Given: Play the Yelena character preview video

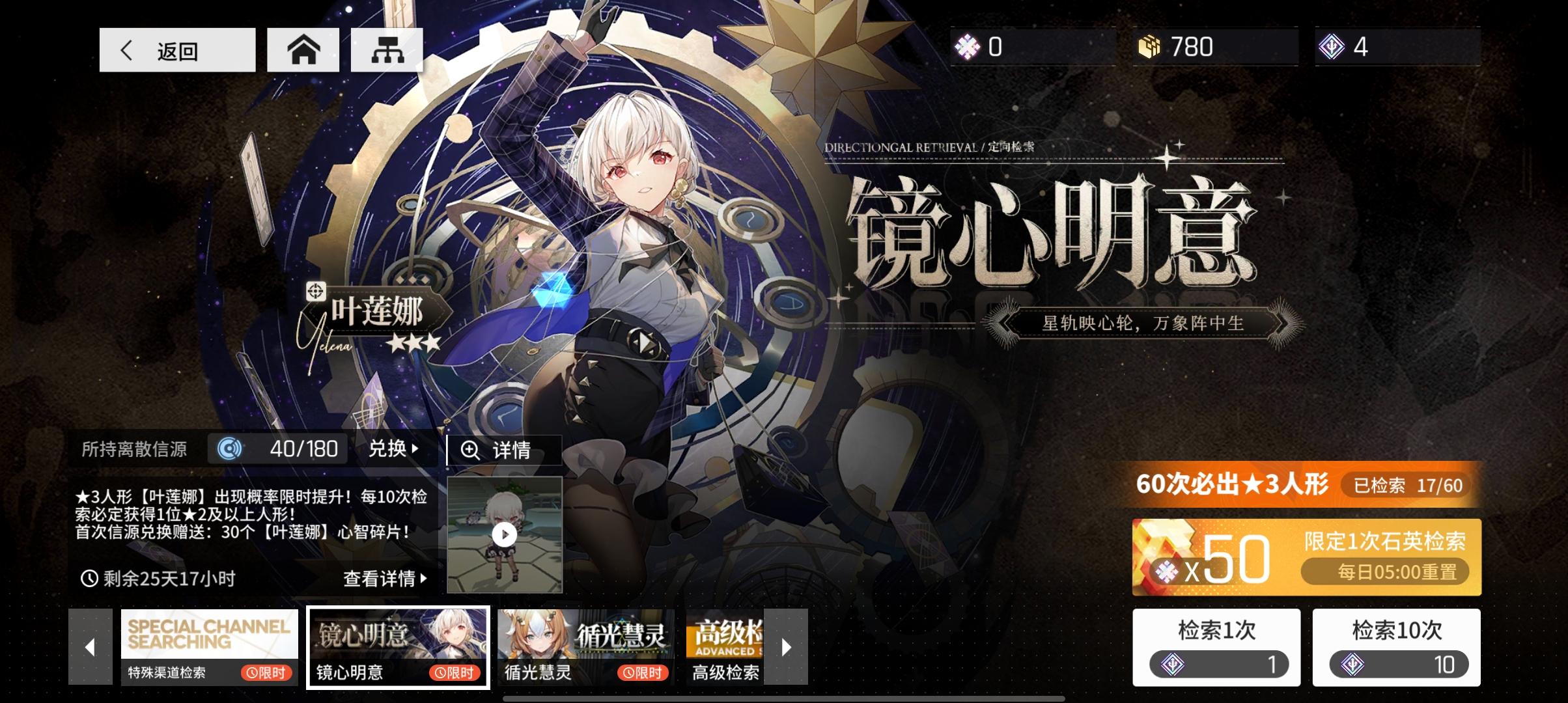Looking at the screenshot, I should click(x=505, y=534).
